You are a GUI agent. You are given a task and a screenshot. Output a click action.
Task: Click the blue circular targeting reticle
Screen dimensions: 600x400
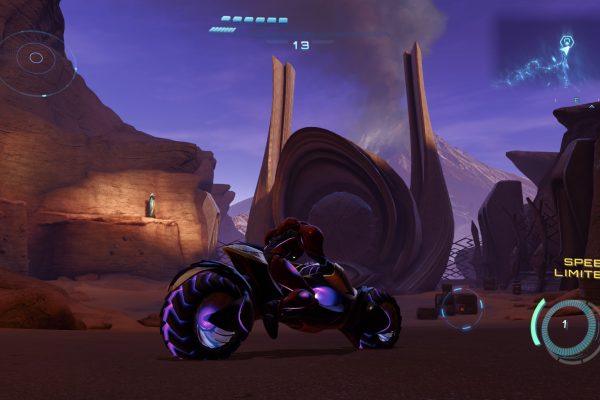point(461,308)
